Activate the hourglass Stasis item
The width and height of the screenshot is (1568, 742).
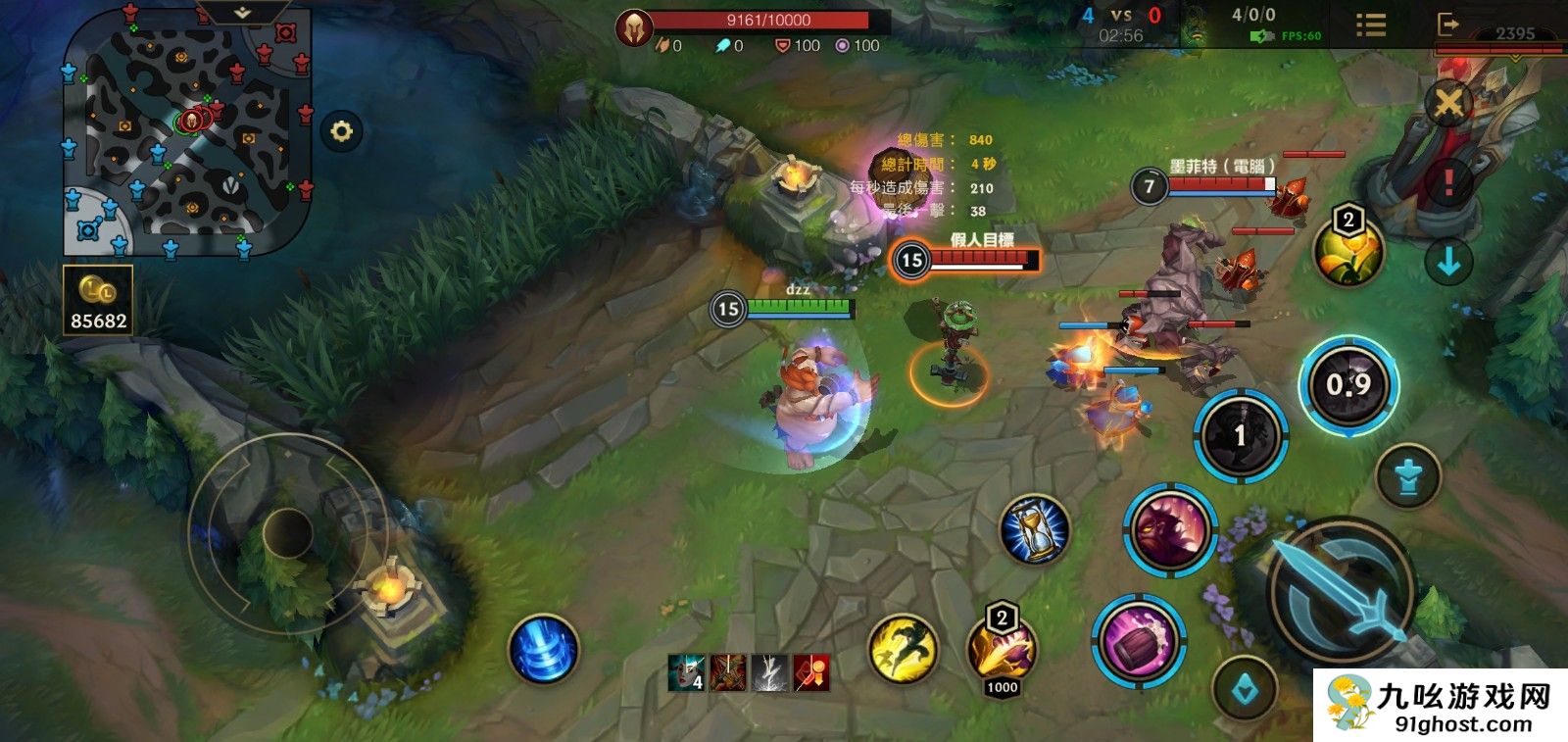(x=1034, y=529)
